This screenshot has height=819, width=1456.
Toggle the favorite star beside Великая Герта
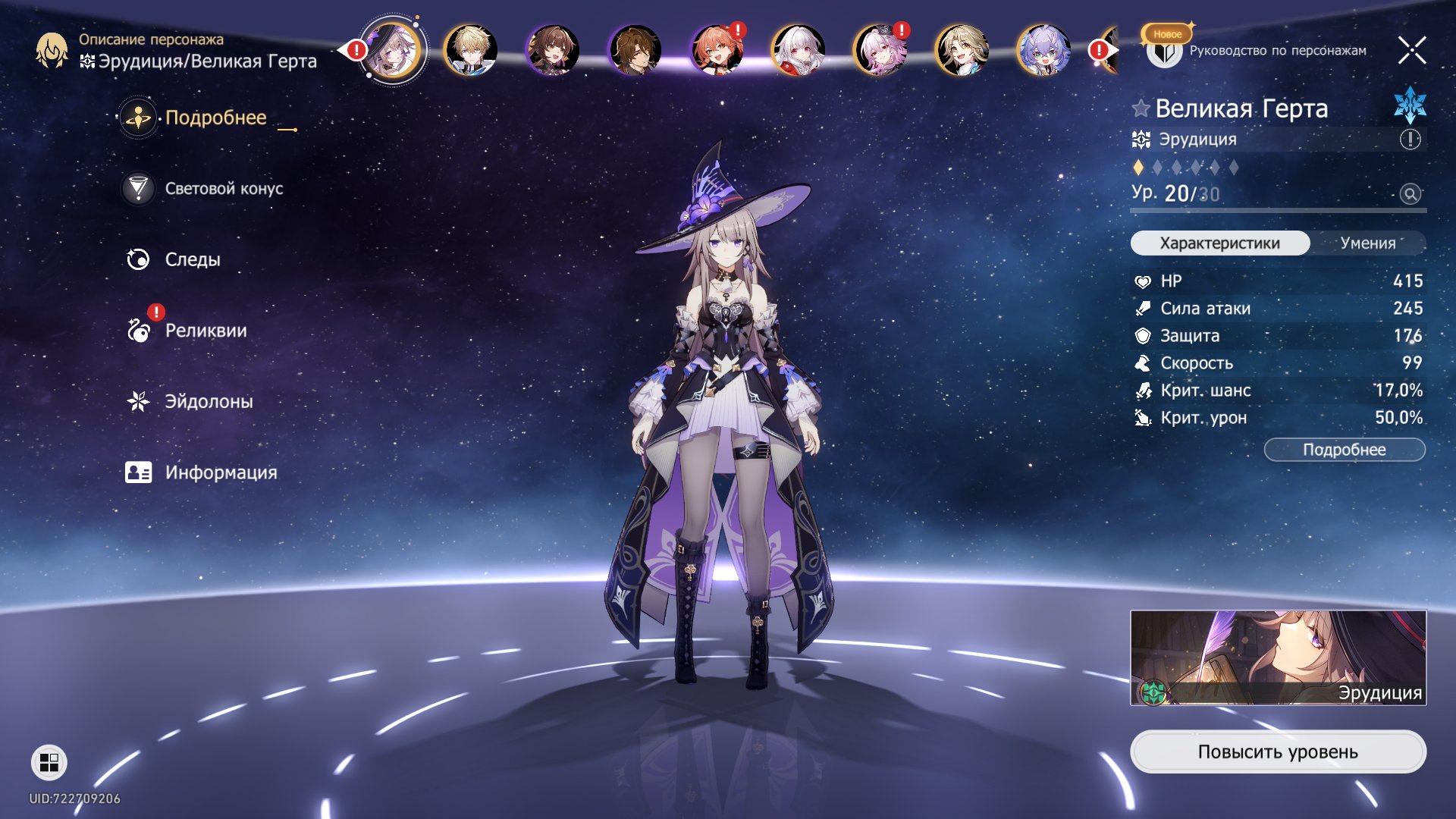tap(1141, 108)
